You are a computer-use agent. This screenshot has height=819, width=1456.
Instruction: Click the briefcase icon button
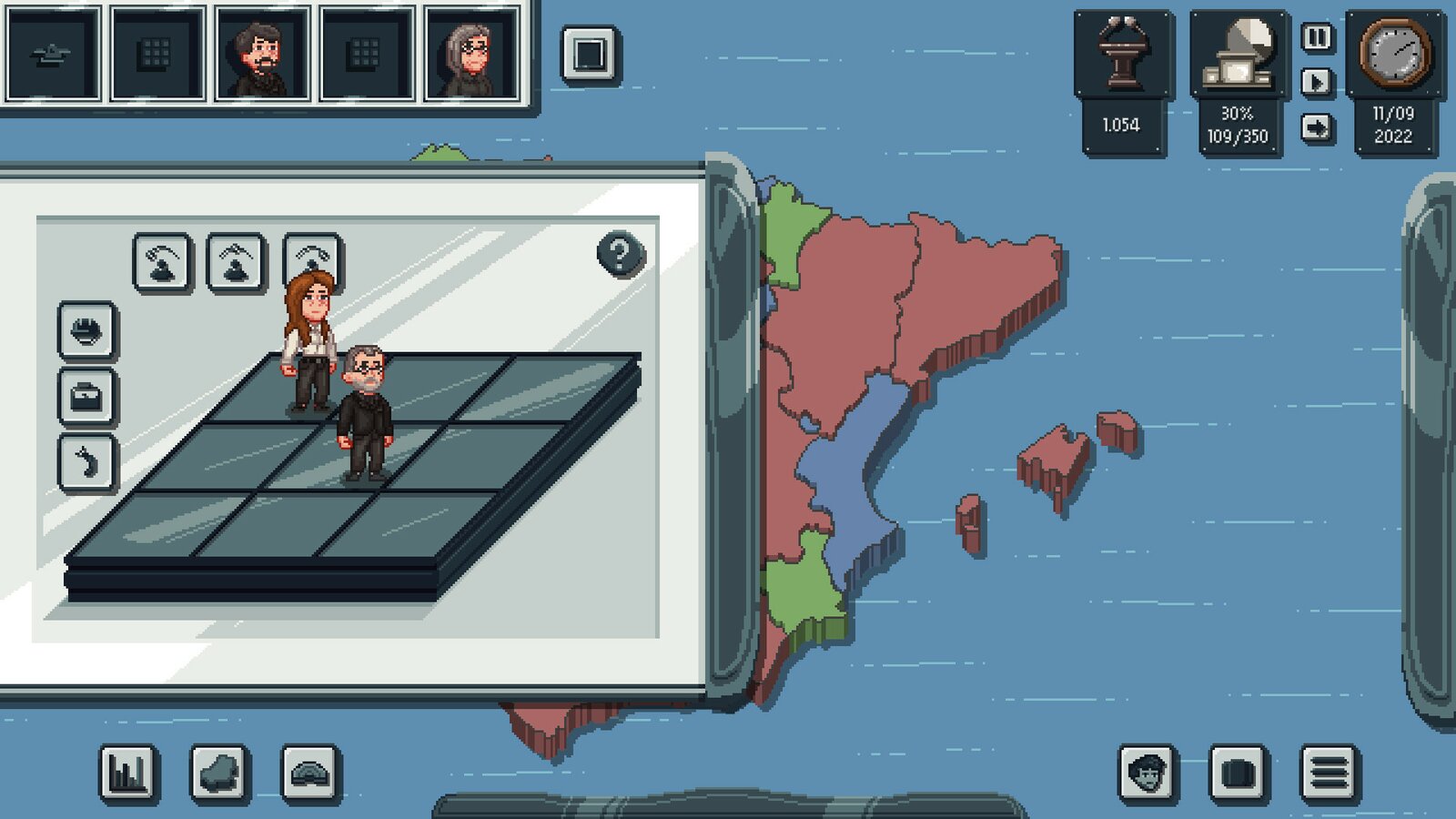coord(87,398)
